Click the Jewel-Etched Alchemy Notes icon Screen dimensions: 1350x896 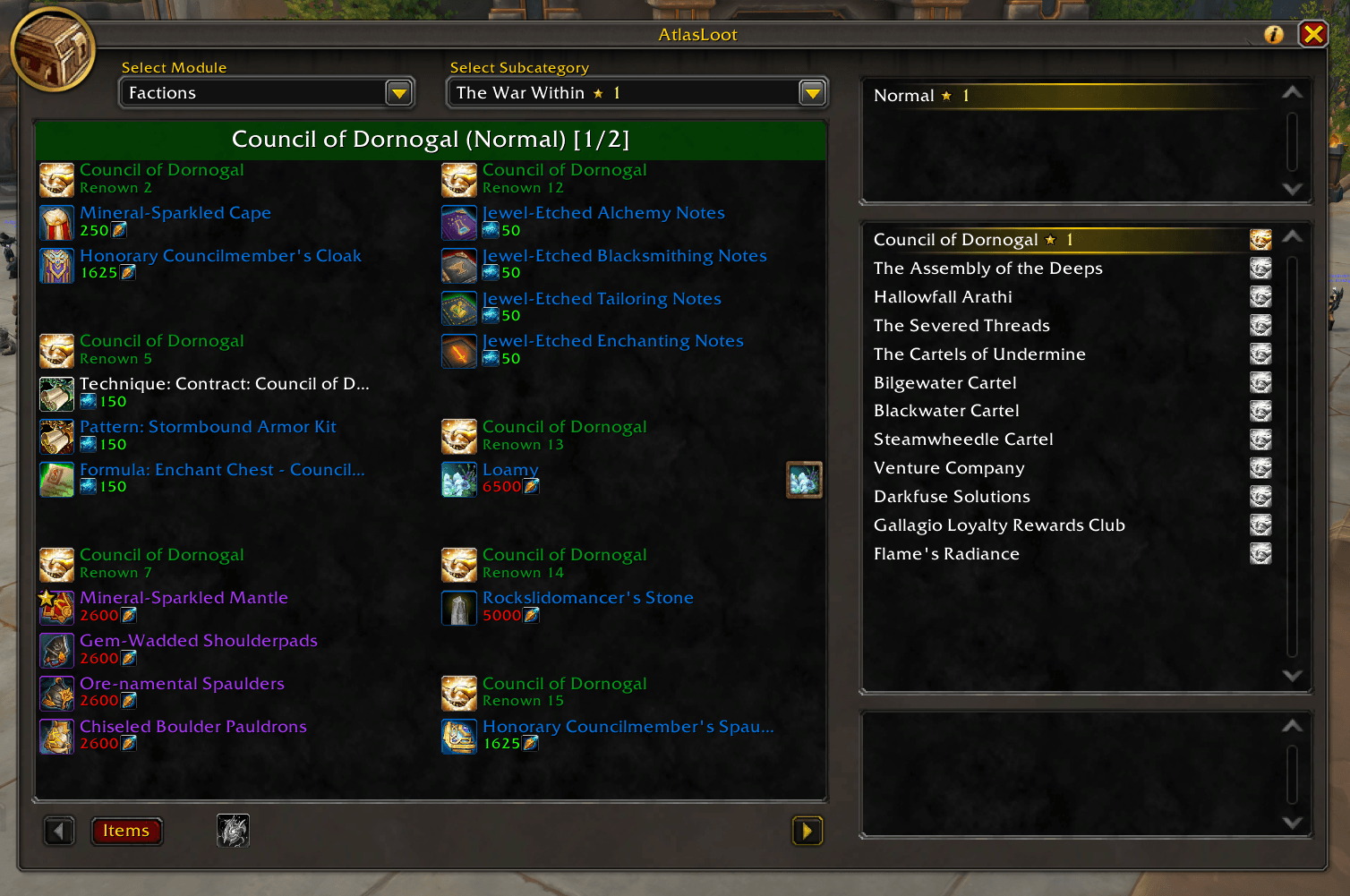458,222
